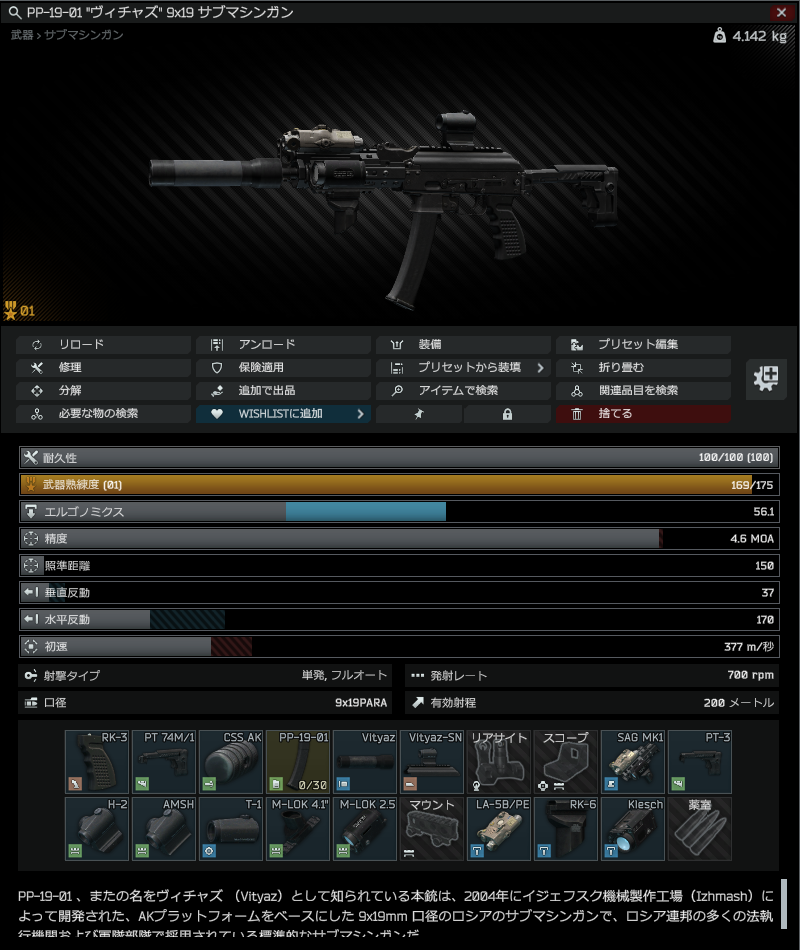Select the Klesch flashlight slot

[x=633, y=829]
